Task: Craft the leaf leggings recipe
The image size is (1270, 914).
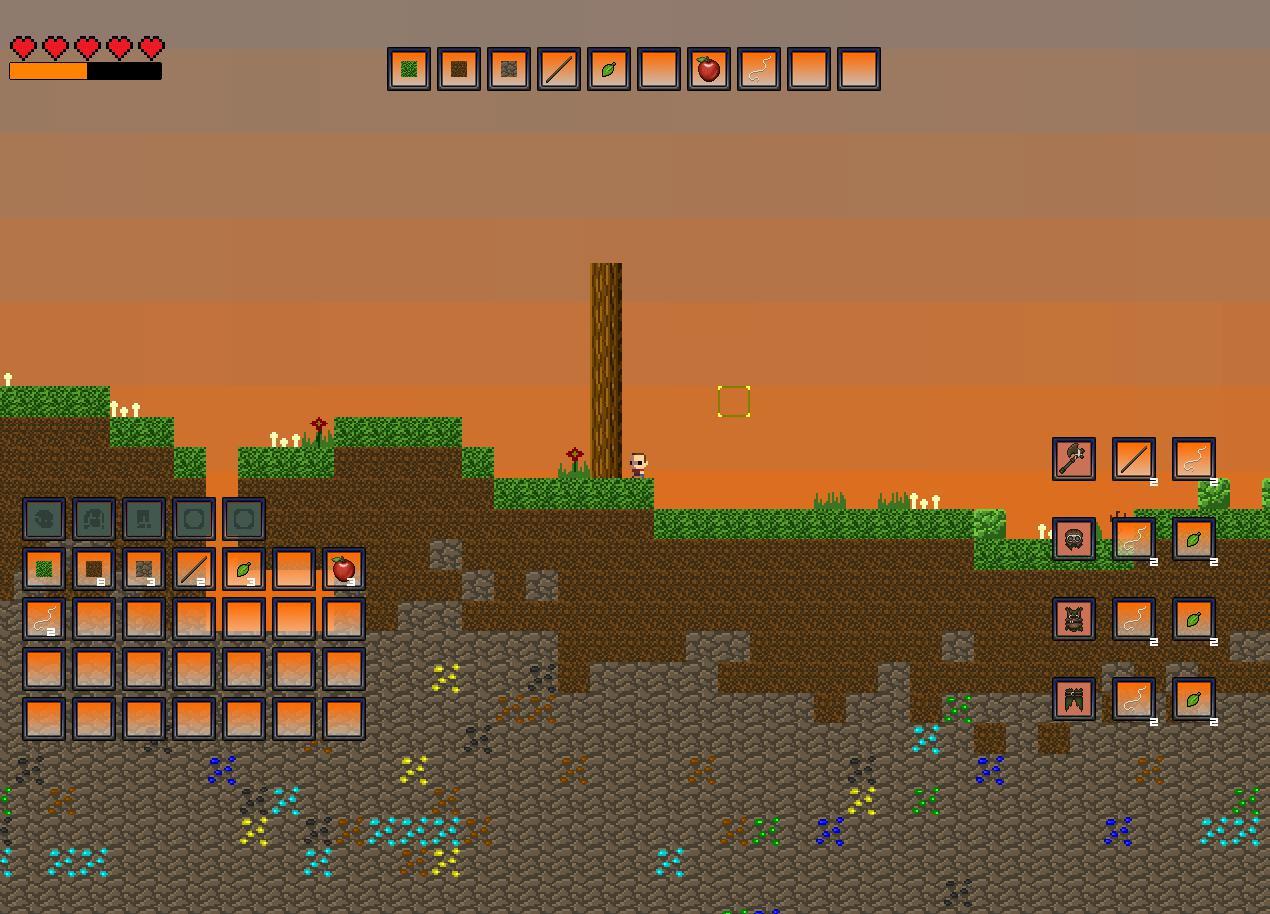Action: [1074, 699]
